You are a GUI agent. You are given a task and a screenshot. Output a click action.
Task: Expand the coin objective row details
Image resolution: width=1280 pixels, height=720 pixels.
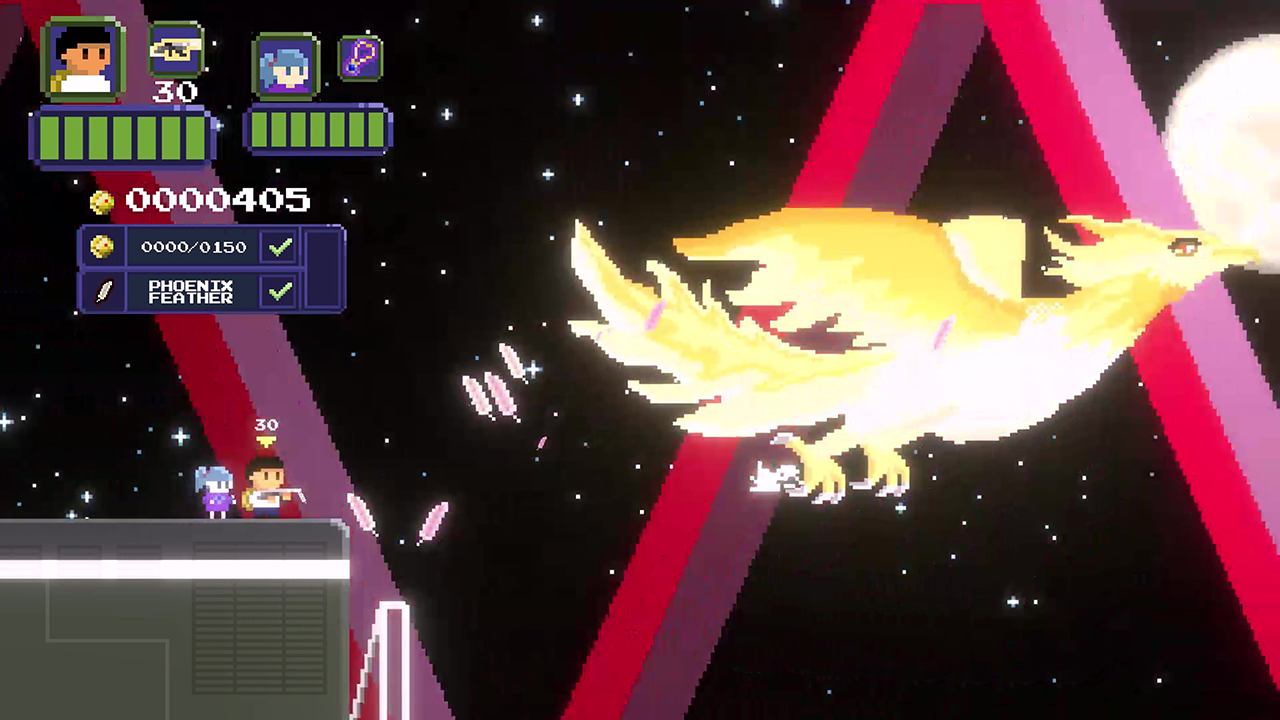pos(195,246)
